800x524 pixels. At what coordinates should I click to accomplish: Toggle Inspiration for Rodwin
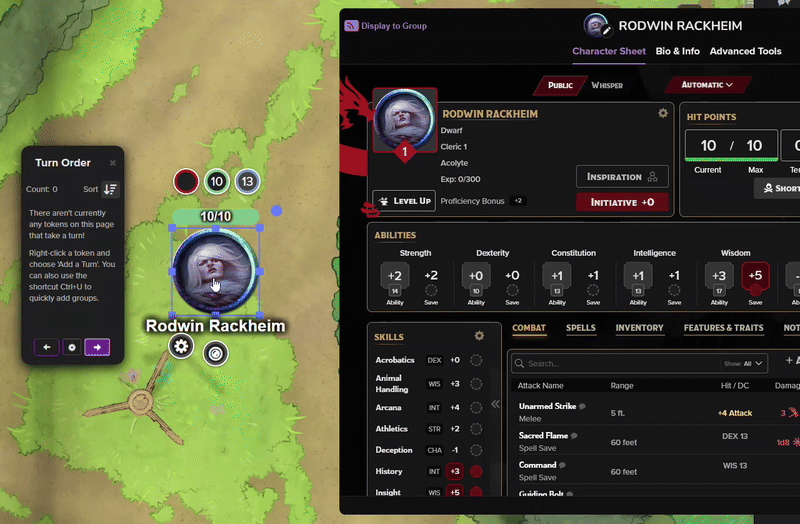click(622, 177)
